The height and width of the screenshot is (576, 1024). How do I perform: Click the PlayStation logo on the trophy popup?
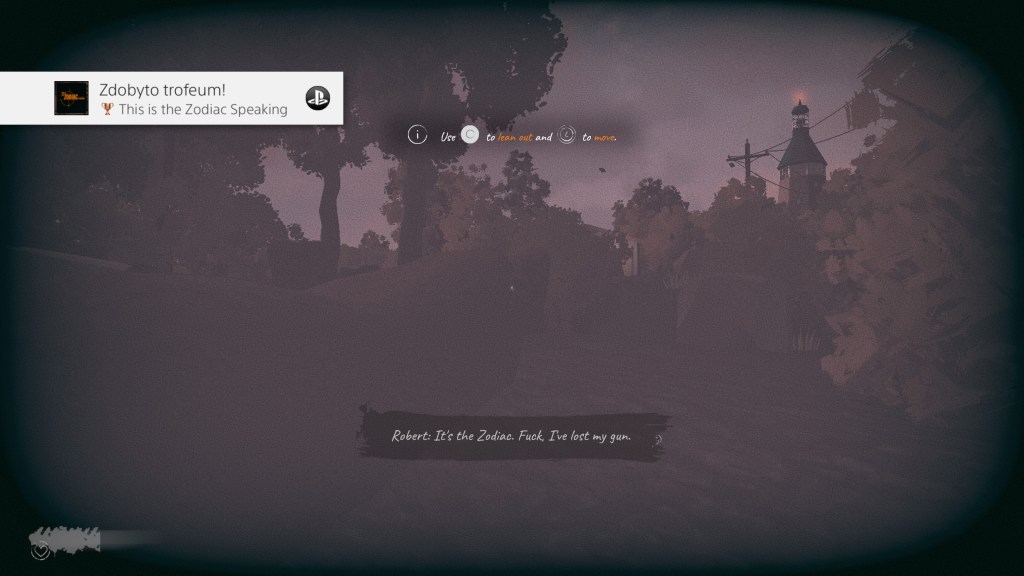tap(318, 98)
